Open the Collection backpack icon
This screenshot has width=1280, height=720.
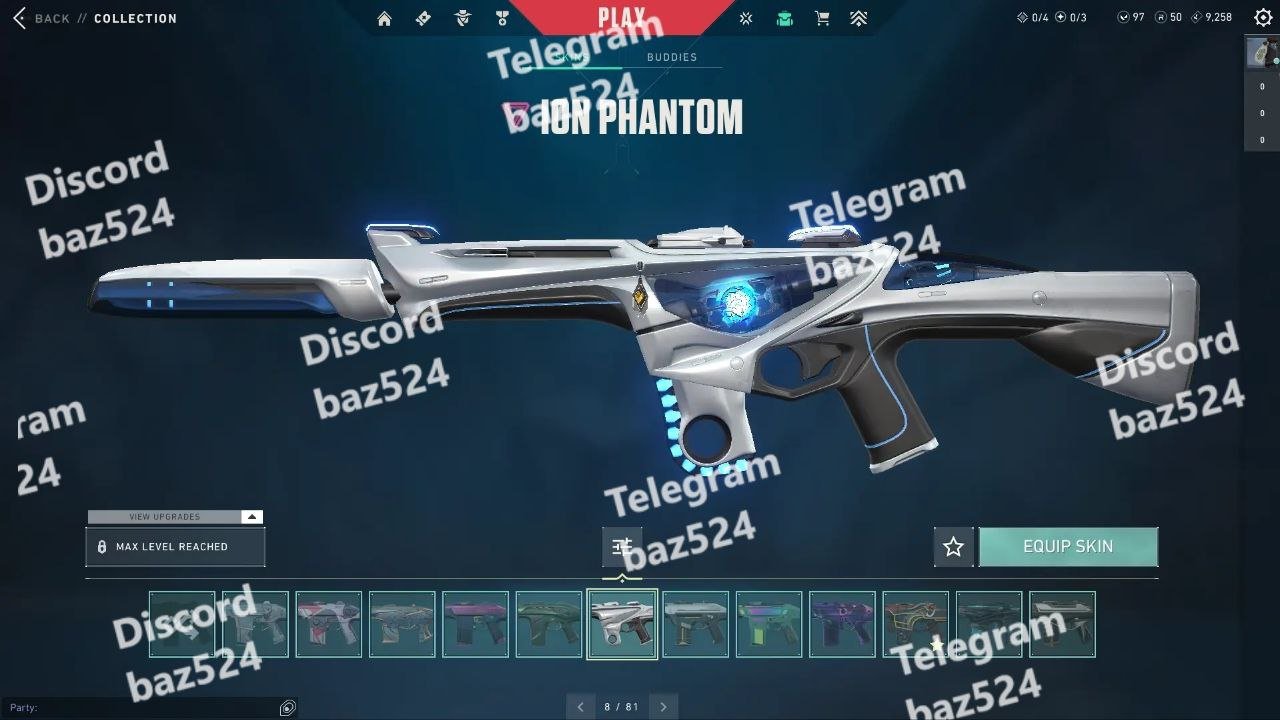click(x=784, y=18)
